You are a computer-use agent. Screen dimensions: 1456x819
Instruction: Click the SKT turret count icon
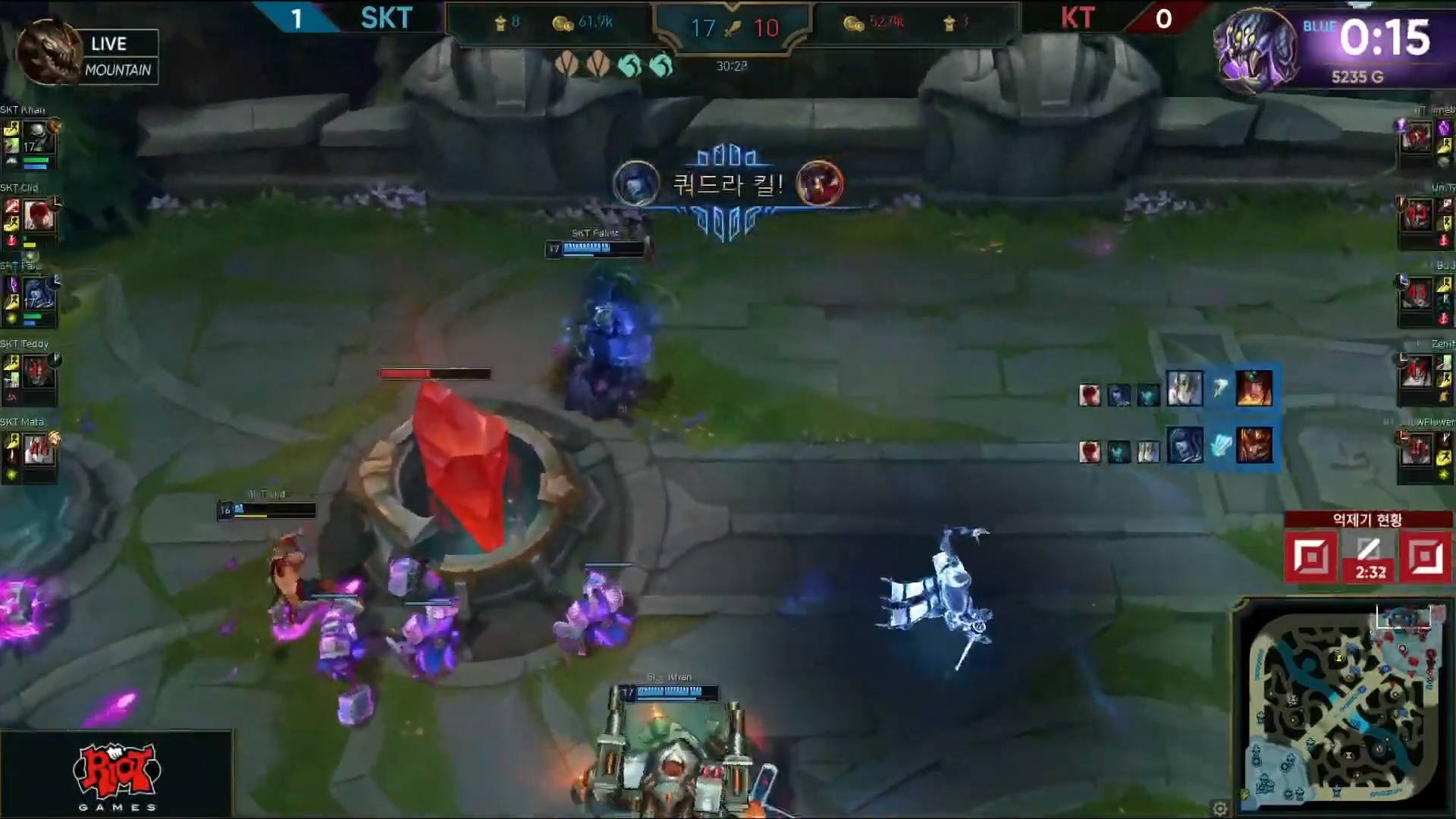coord(500,23)
